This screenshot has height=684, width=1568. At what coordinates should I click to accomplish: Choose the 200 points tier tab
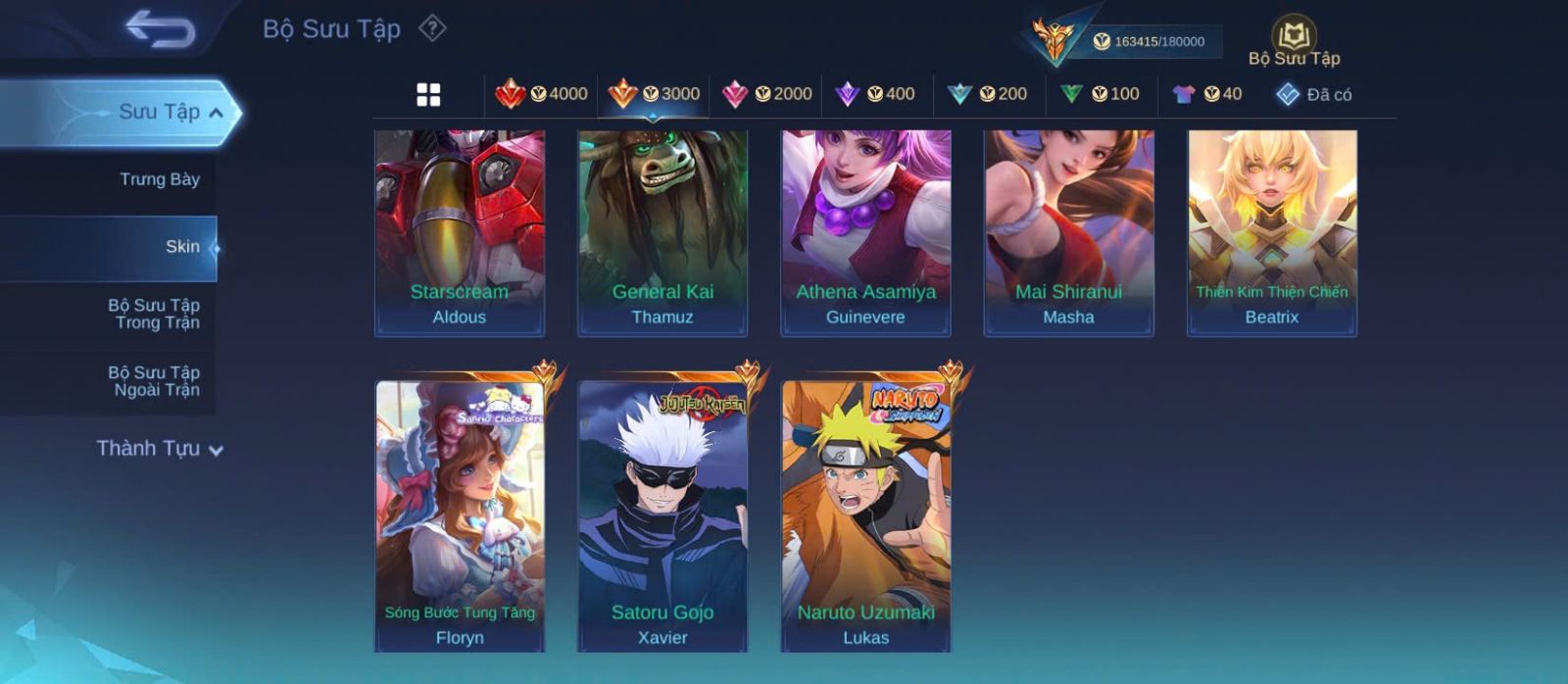[987, 94]
